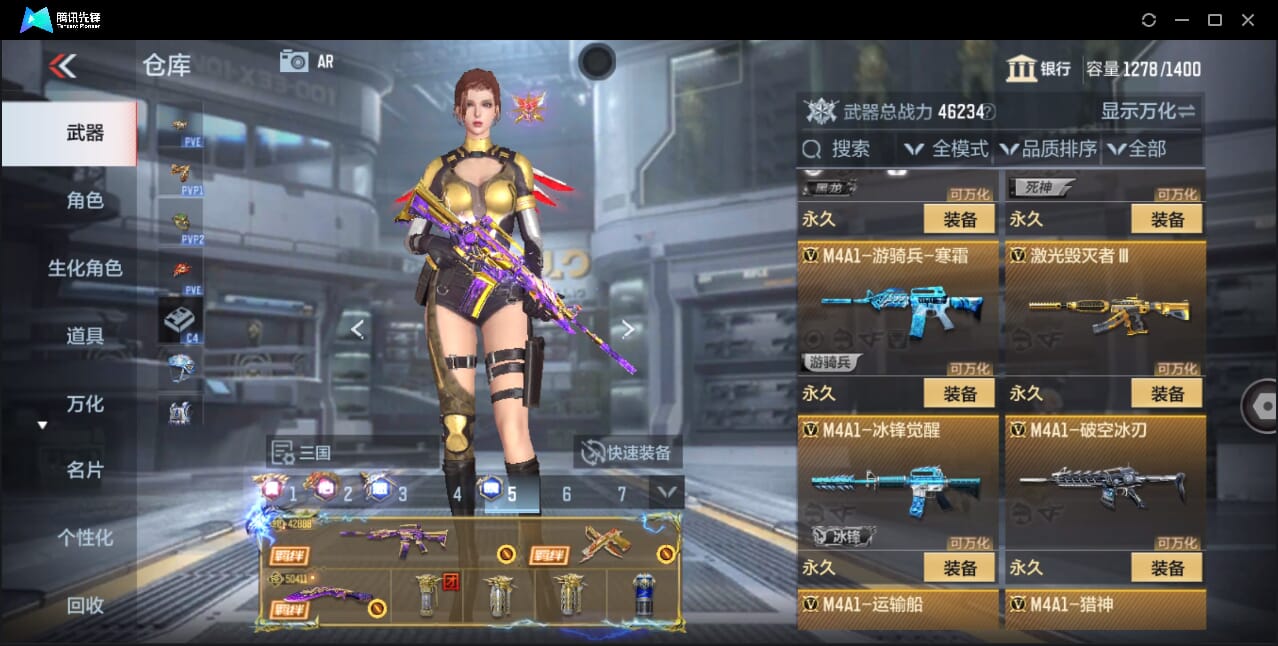Open the 全模式 mode dropdown
Viewport: 1278px width, 646px height.
click(x=946, y=150)
